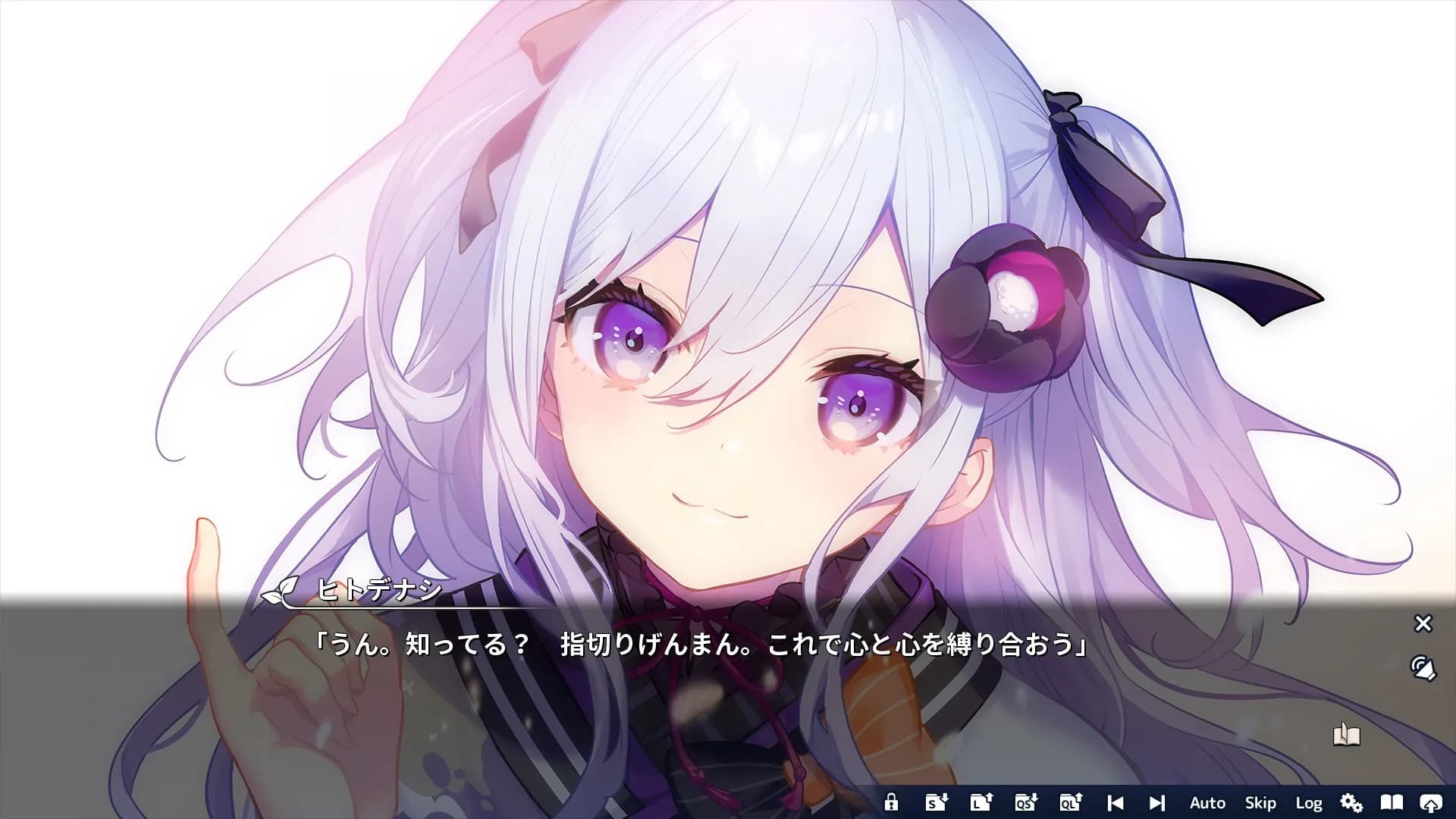Open the save menu via the S icon
This screenshot has width=1456, height=819.
(938, 802)
